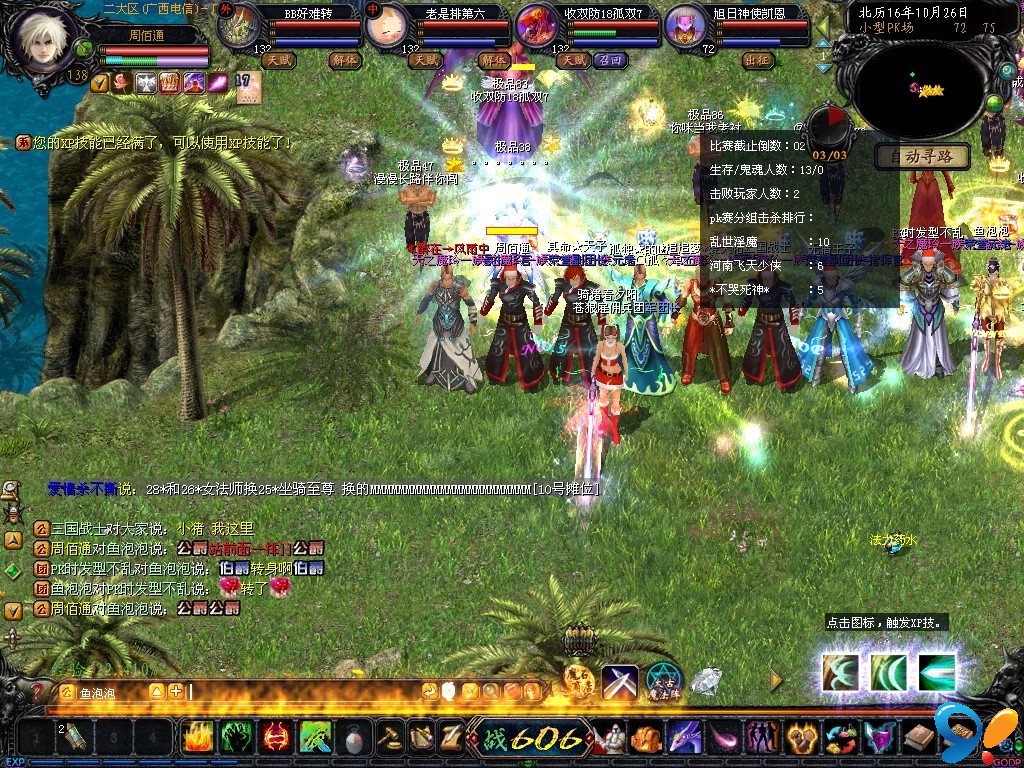Click the 自动寻路 auto-pathfinding button
The image size is (1024, 768).
click(x=921, y=157)
